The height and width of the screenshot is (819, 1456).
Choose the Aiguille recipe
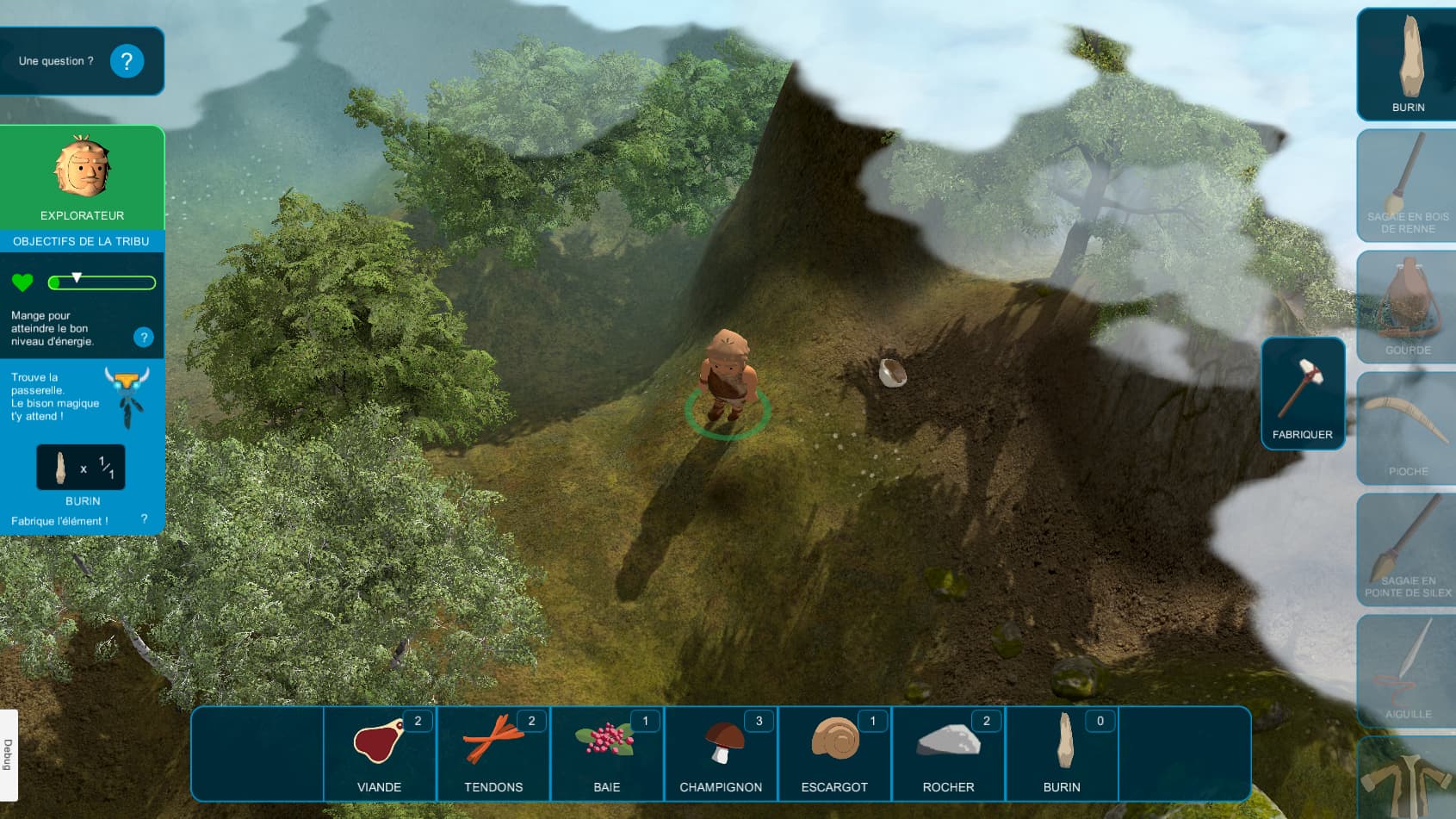point(1408,671)
